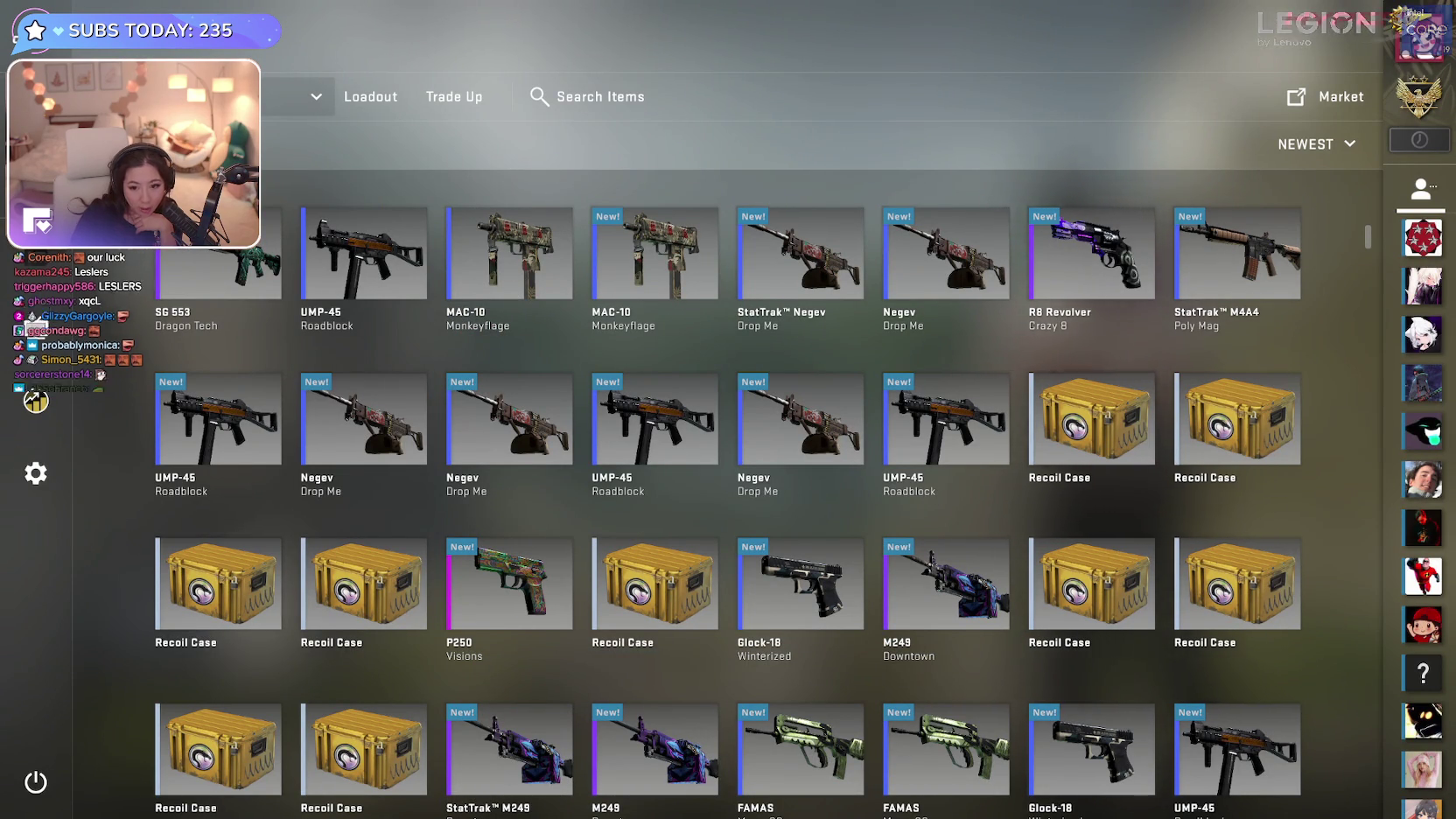Select the StatTrak Negev Drop Me item
The width and height of the screenshot is (1456, 819).
pyautogui.click(x=800, y=254)
